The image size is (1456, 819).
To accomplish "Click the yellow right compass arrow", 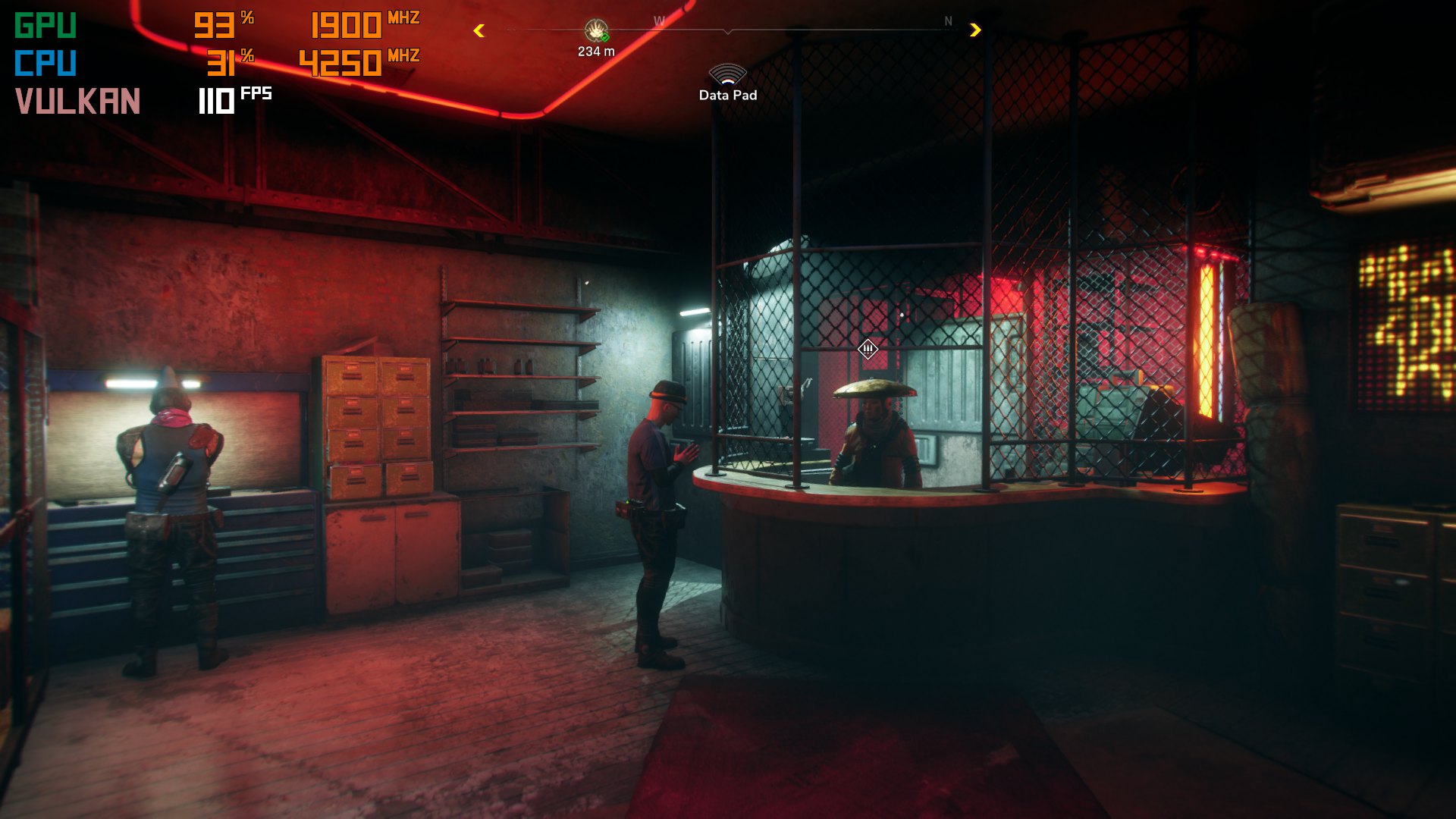I will click(975, 30).
